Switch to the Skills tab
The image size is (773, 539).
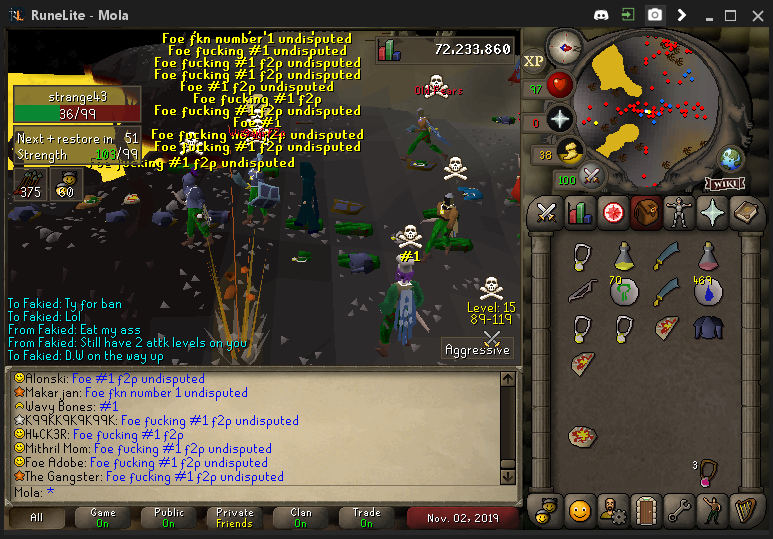tap(580, 213)
